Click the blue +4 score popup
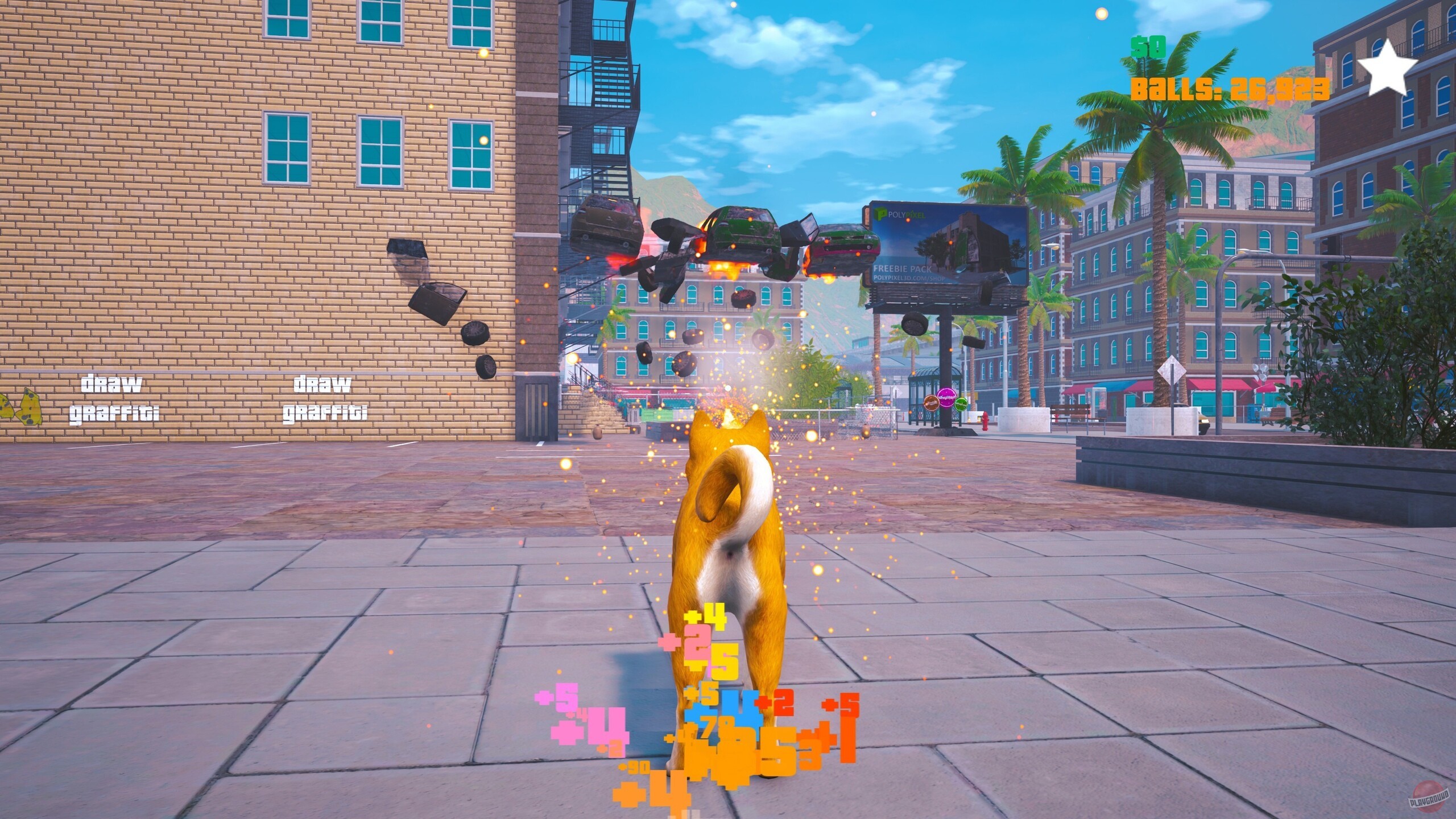The image size is (1456, 819). 718,708
